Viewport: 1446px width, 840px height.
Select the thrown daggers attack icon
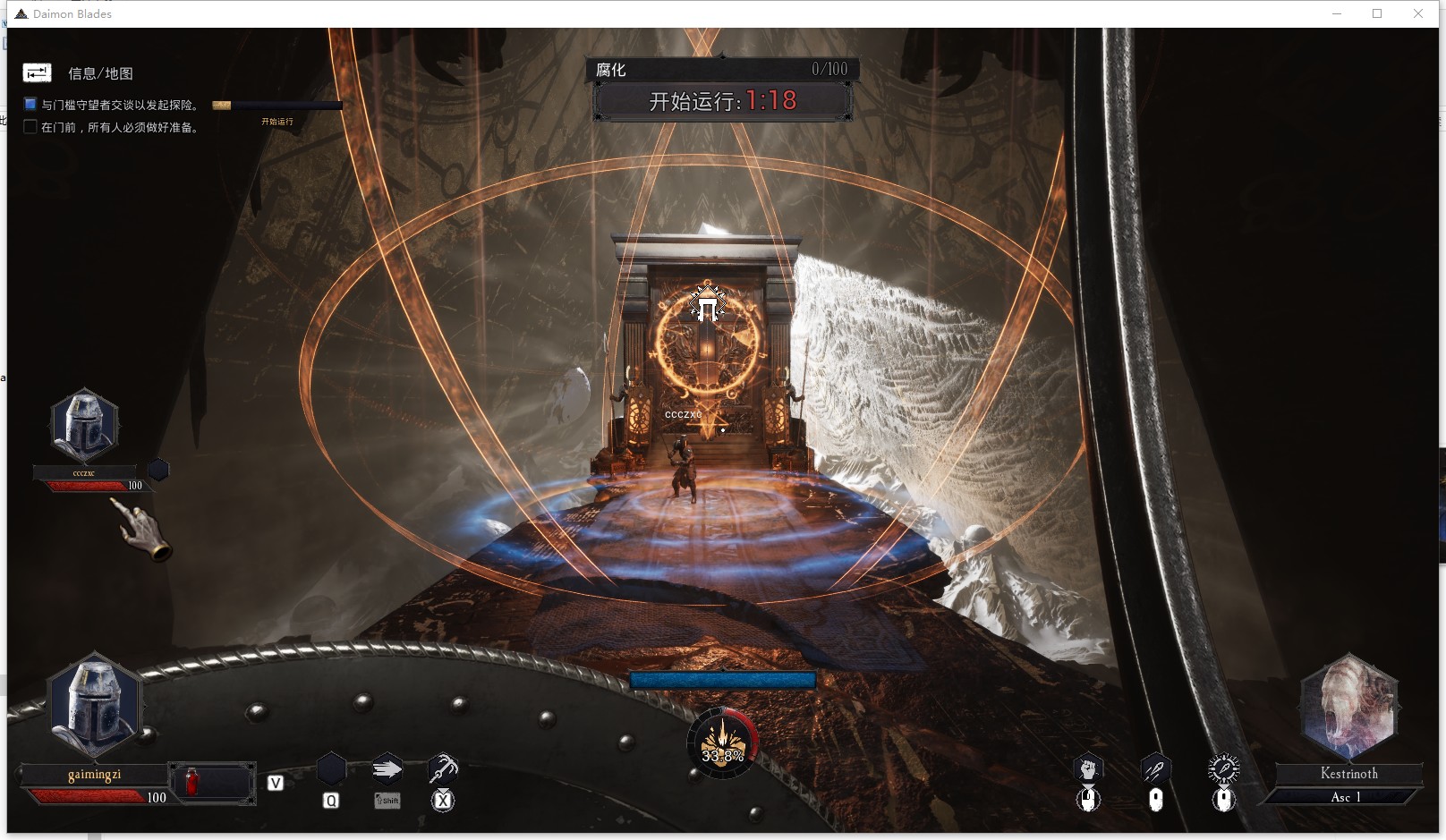click(1155, 768)
